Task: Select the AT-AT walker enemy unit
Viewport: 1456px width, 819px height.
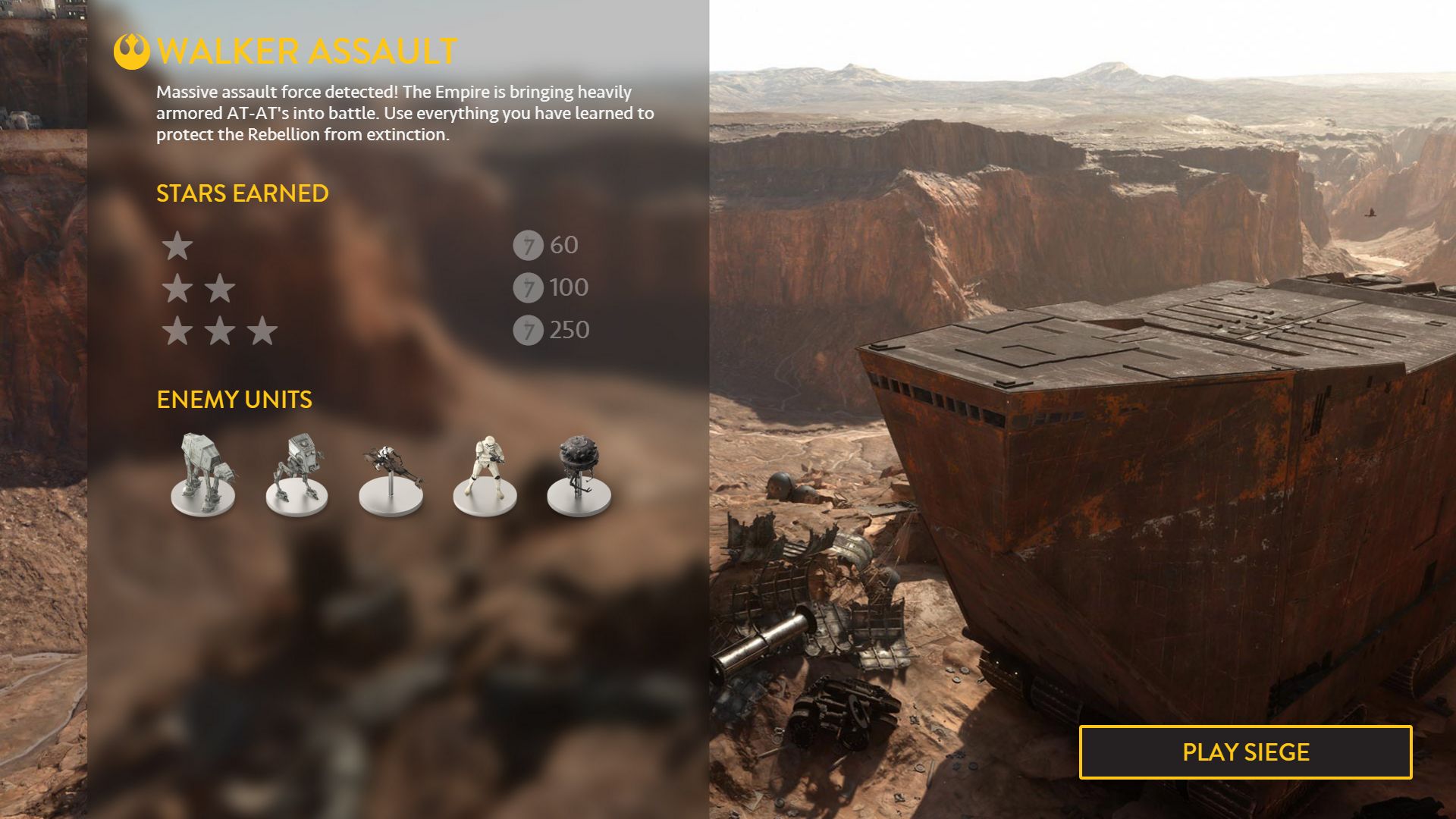Action: coord(202,474)
